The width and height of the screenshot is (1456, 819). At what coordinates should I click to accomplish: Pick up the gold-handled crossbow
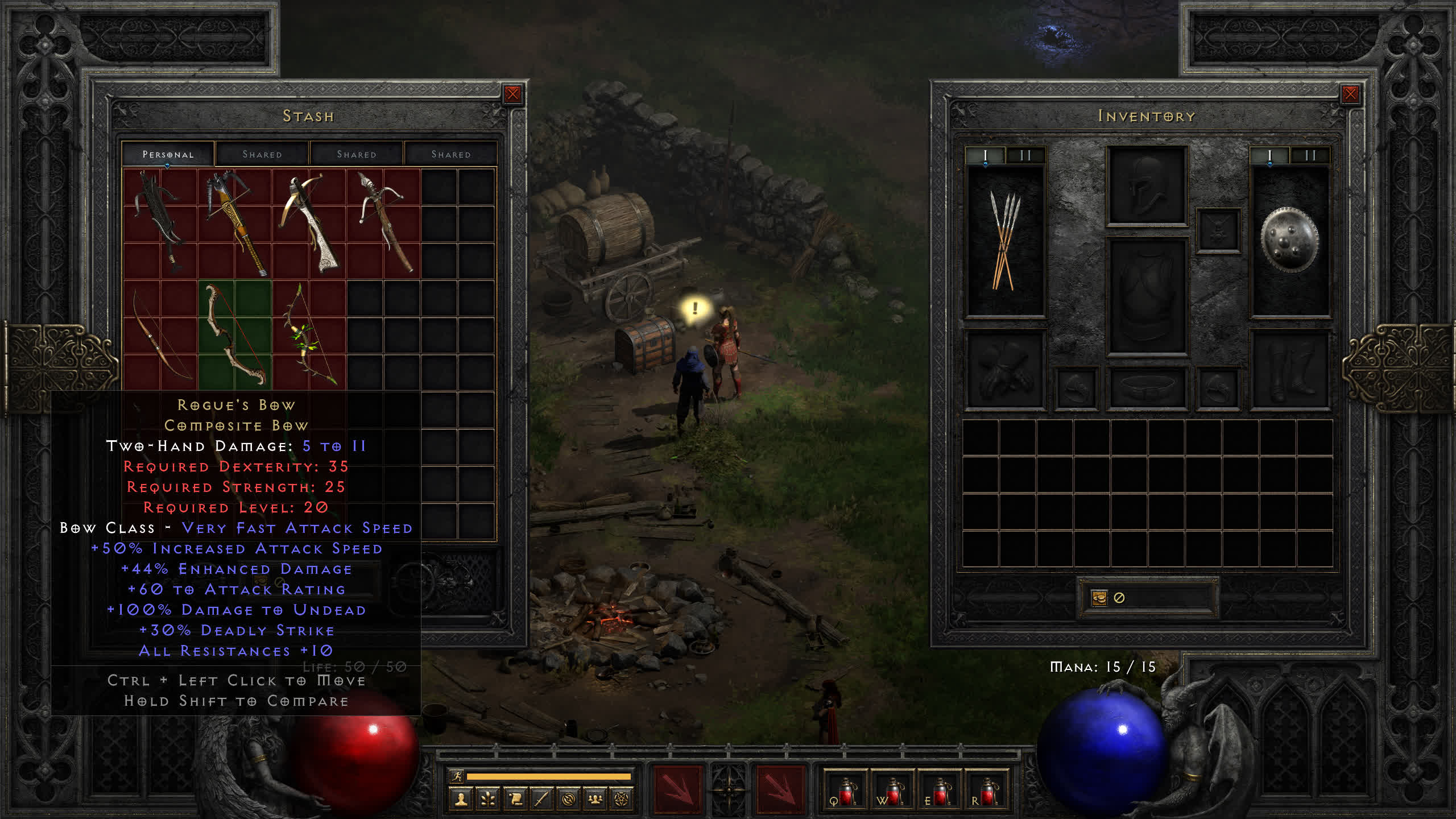(234, 222)
